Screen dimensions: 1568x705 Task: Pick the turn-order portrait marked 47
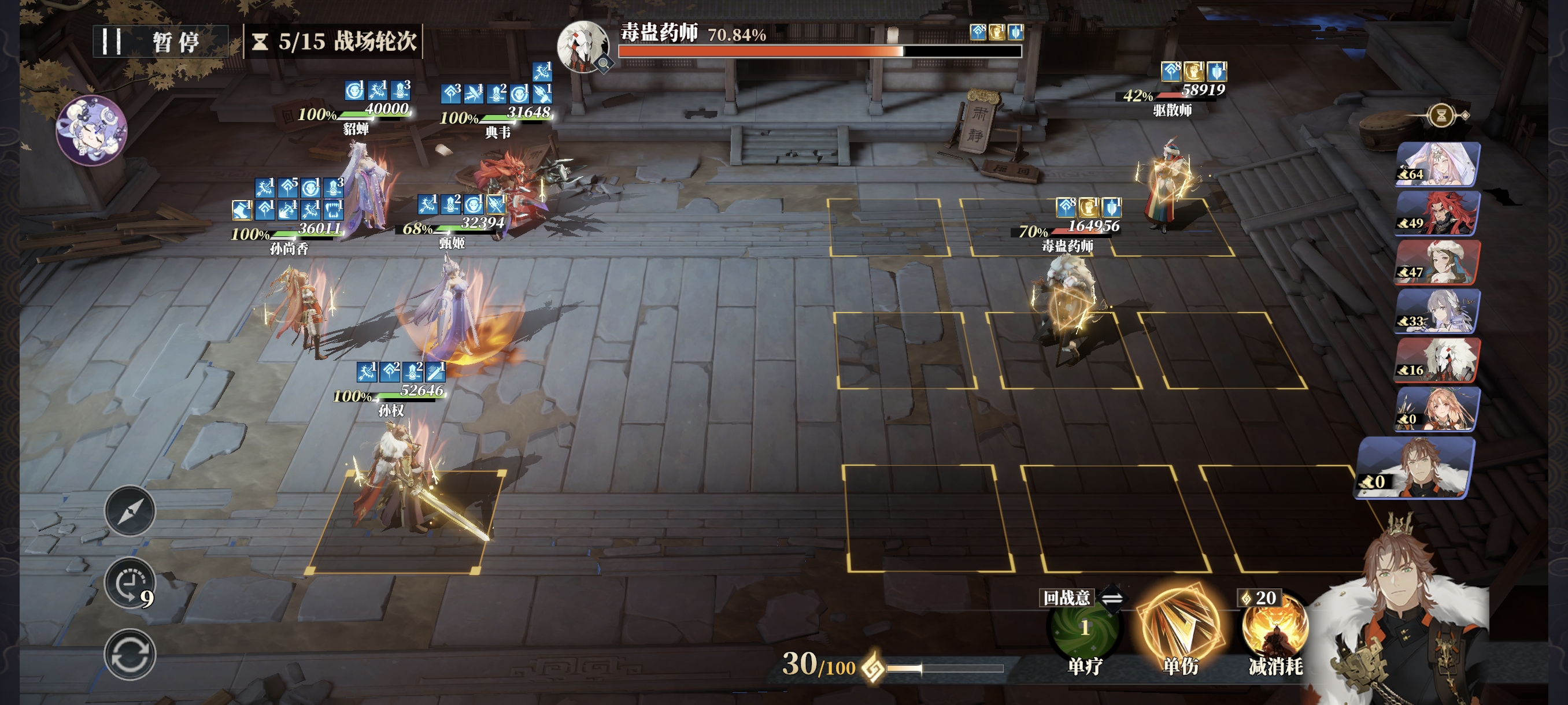point(1438,262)
